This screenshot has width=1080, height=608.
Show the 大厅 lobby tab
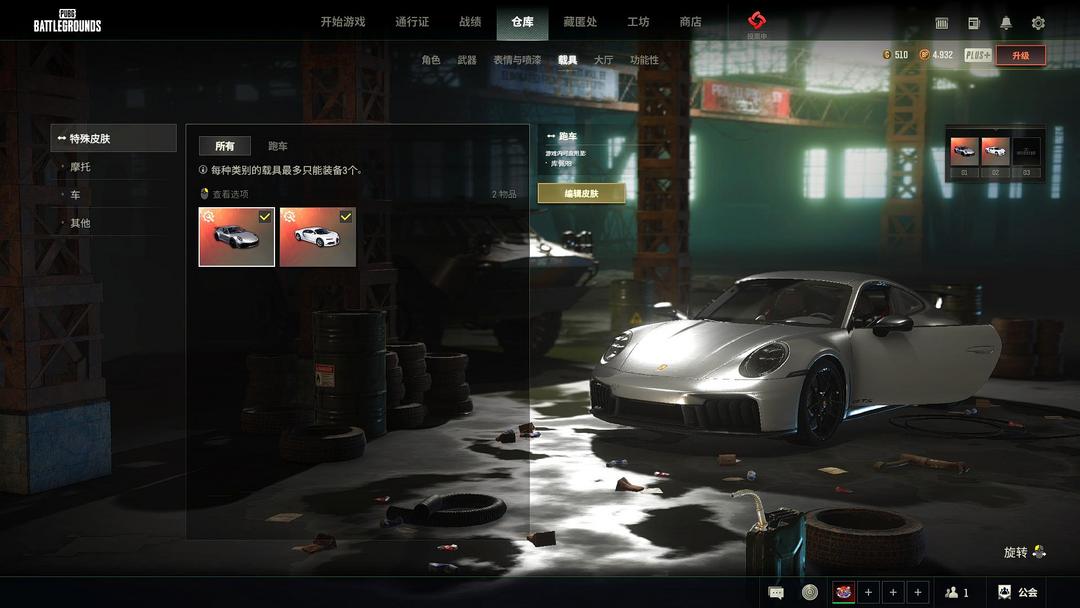point(603,60)
